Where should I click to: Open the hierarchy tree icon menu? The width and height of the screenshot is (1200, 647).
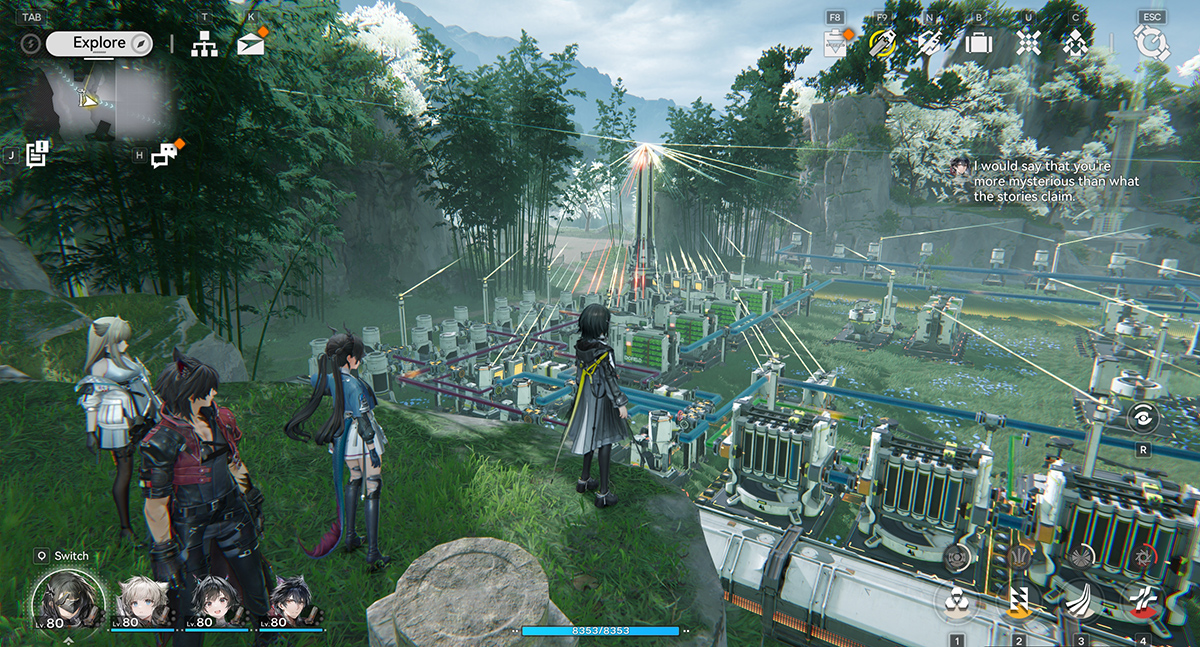[x=204, y=44]
